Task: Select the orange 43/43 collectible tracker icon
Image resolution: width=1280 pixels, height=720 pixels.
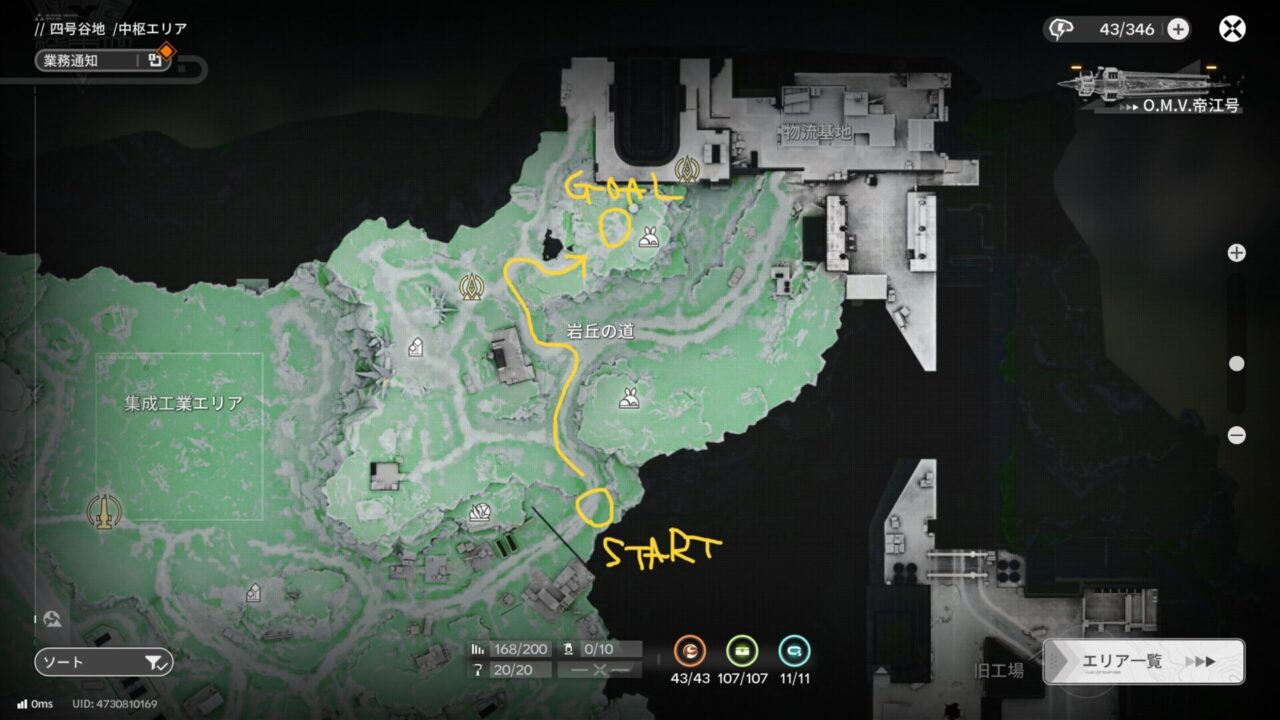Action: 689,652
